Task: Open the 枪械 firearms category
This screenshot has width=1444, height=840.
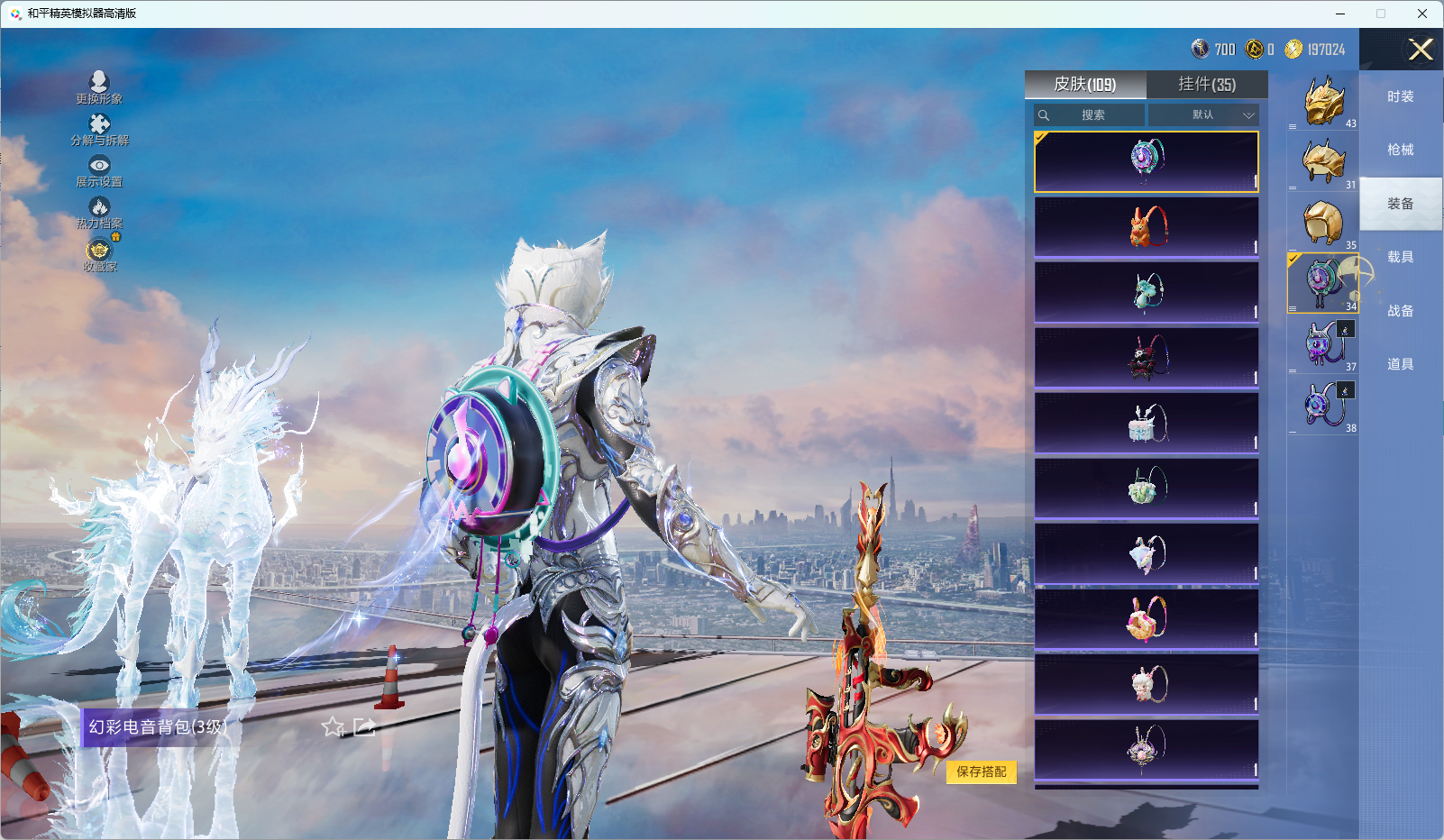Action: pos(1400,151)
